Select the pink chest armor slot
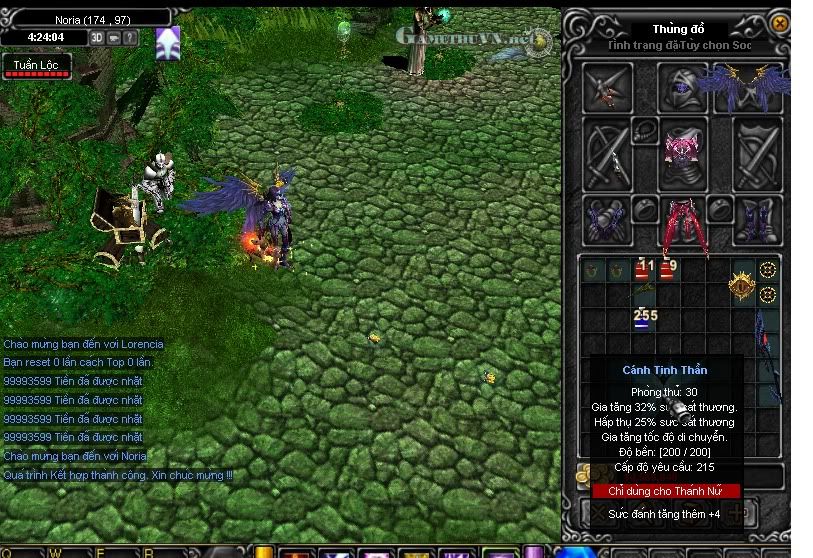The width and height of the screenshot is (813, 558). pyautogui.click(x=682, y=152)
